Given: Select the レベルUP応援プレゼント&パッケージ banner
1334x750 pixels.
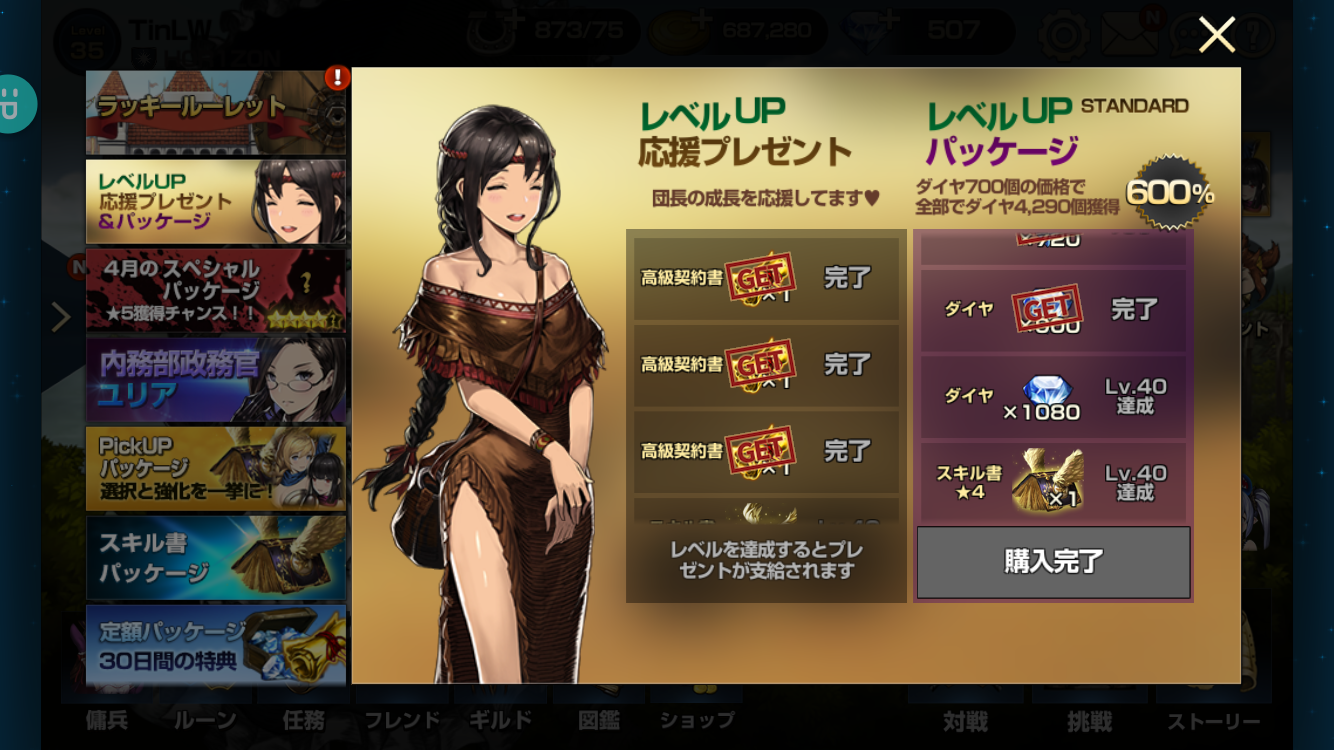Looking at the screenshot, I should click(215, 201).
